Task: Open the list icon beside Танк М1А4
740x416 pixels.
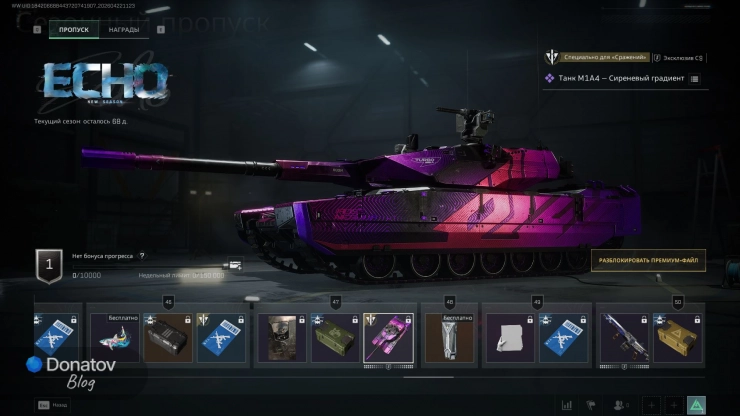Action: (695, 78)
